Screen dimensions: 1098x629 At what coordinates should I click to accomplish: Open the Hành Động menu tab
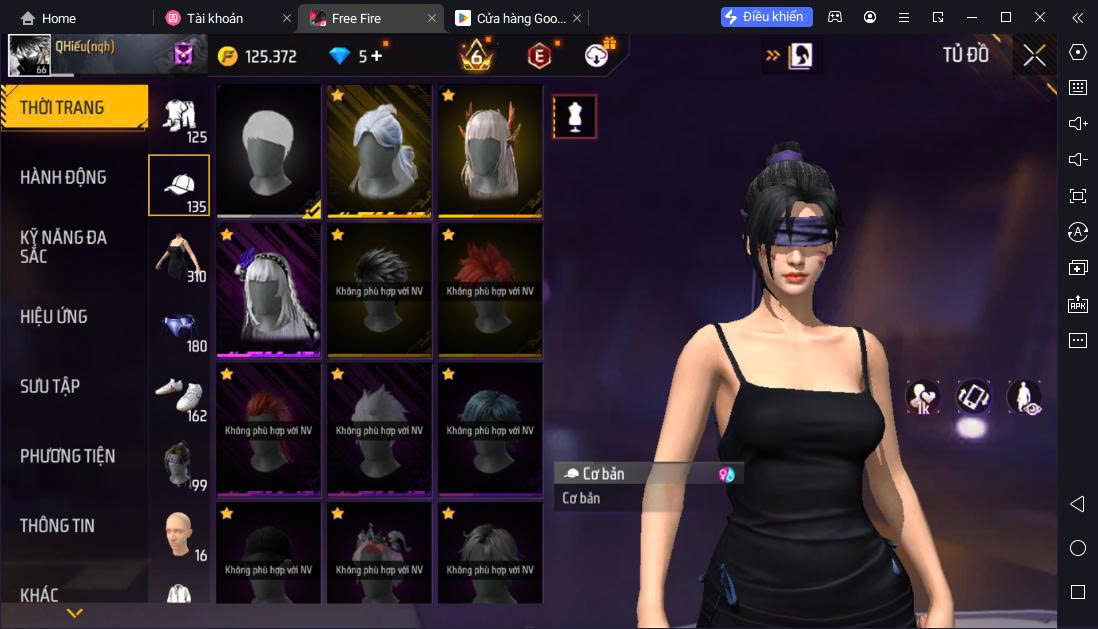coord(63,177)
